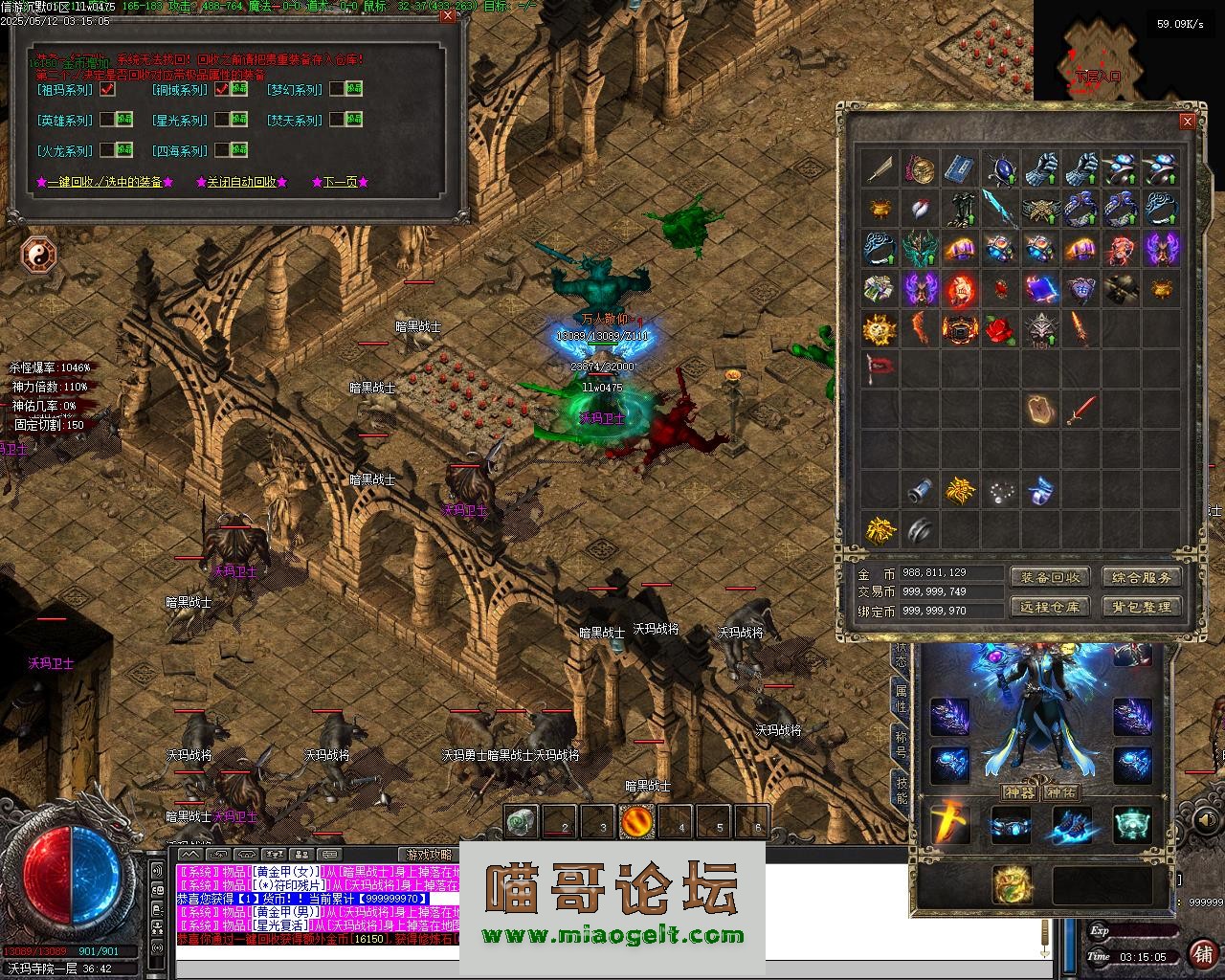
Task: Switch to the 神佑 tab
Action: click(1061, 792)
